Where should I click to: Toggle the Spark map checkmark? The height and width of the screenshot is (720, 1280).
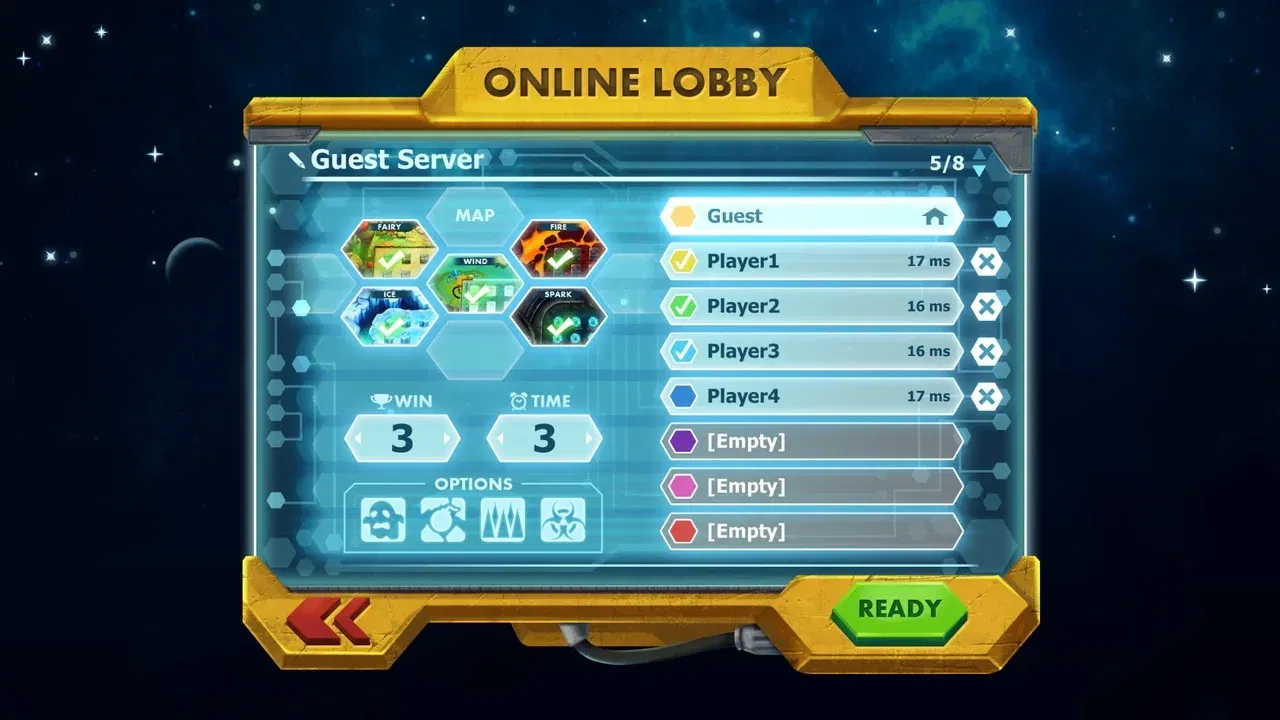click(559, 315)
